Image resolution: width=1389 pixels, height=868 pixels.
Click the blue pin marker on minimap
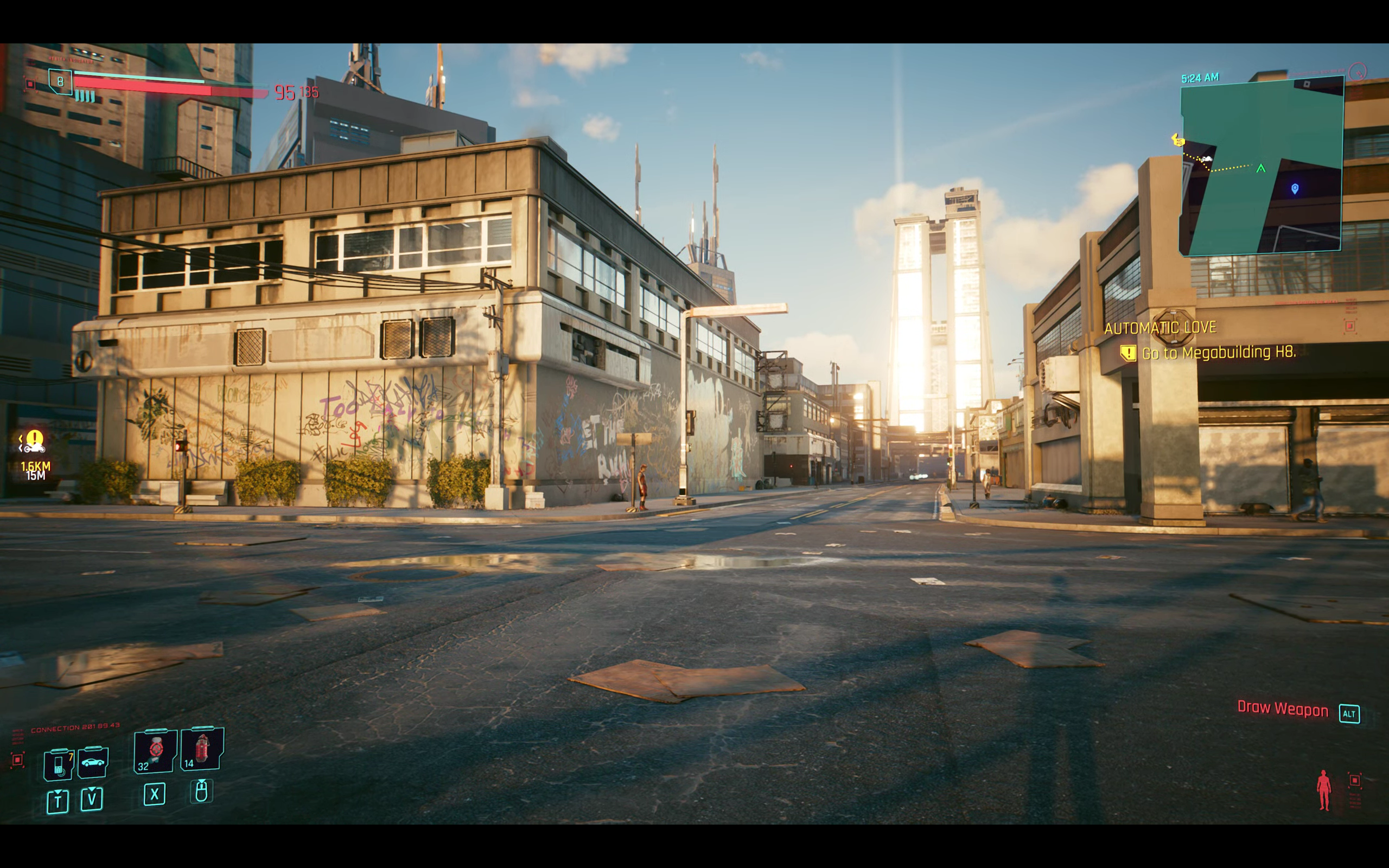1295,188
